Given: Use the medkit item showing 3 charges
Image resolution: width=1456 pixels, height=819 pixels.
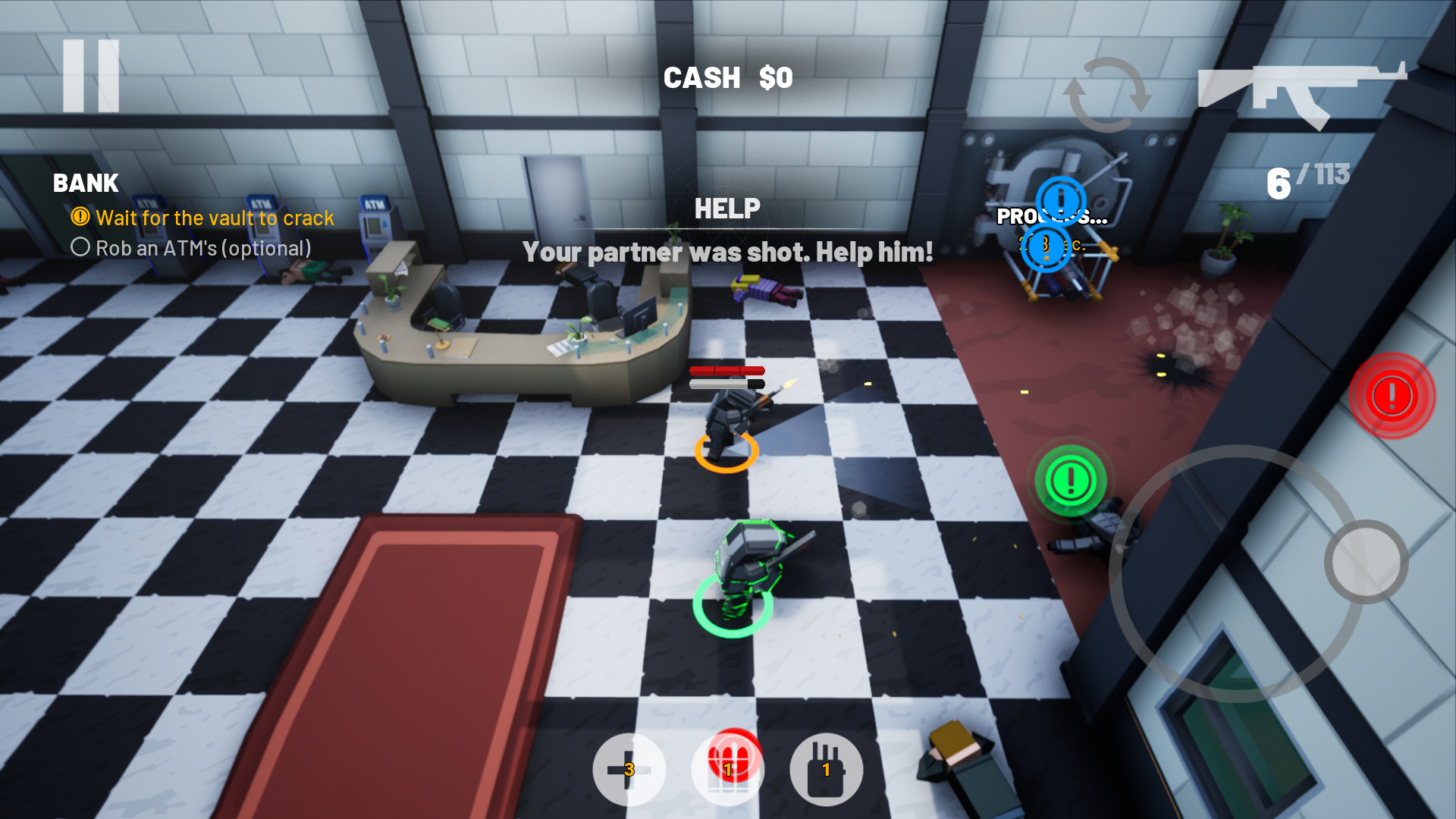Looking at the screenshot, I should coord(628,769).
